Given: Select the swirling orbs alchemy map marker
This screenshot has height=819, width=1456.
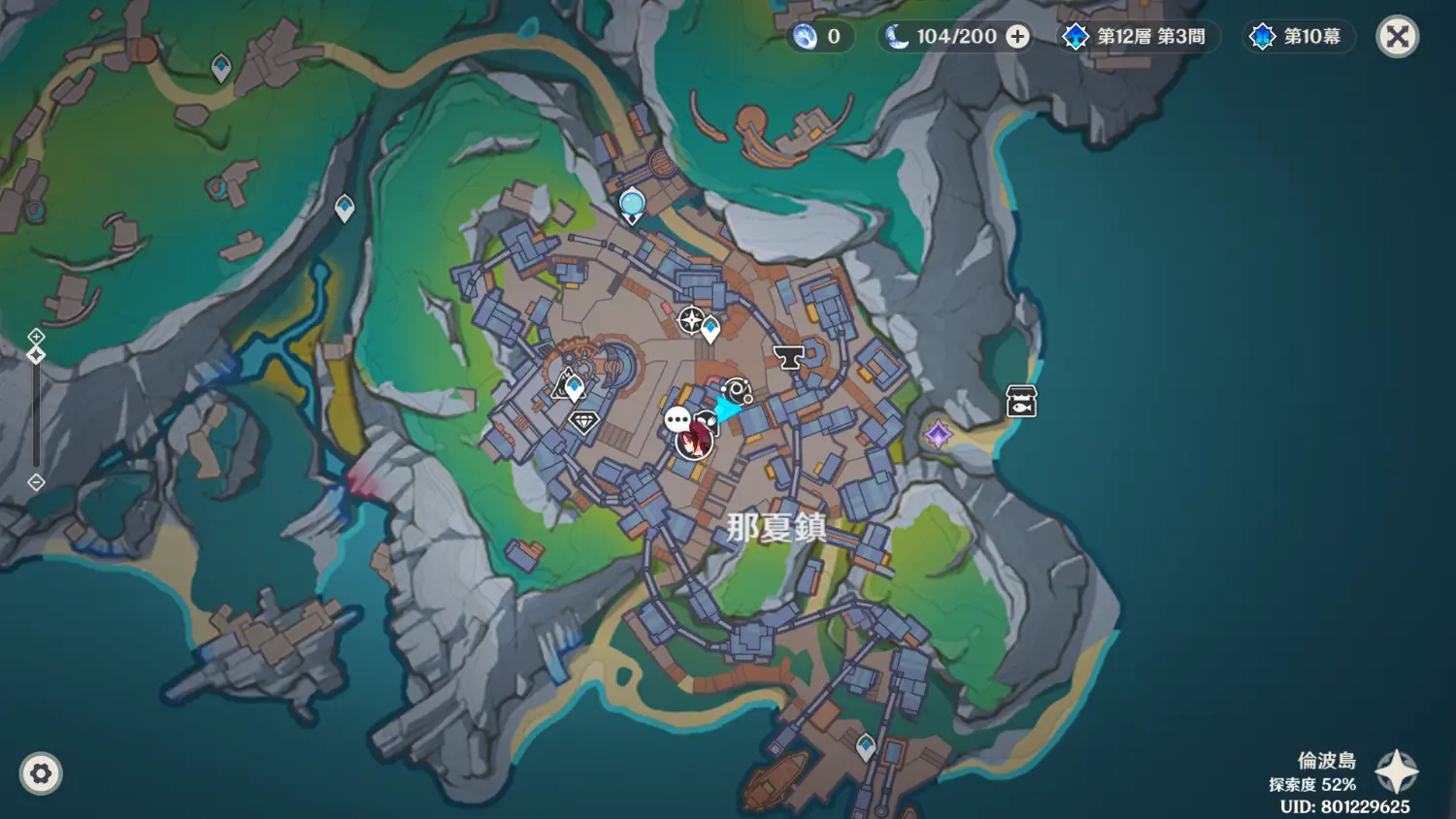Looking at the screenshot, I should [x=738, y=391].
